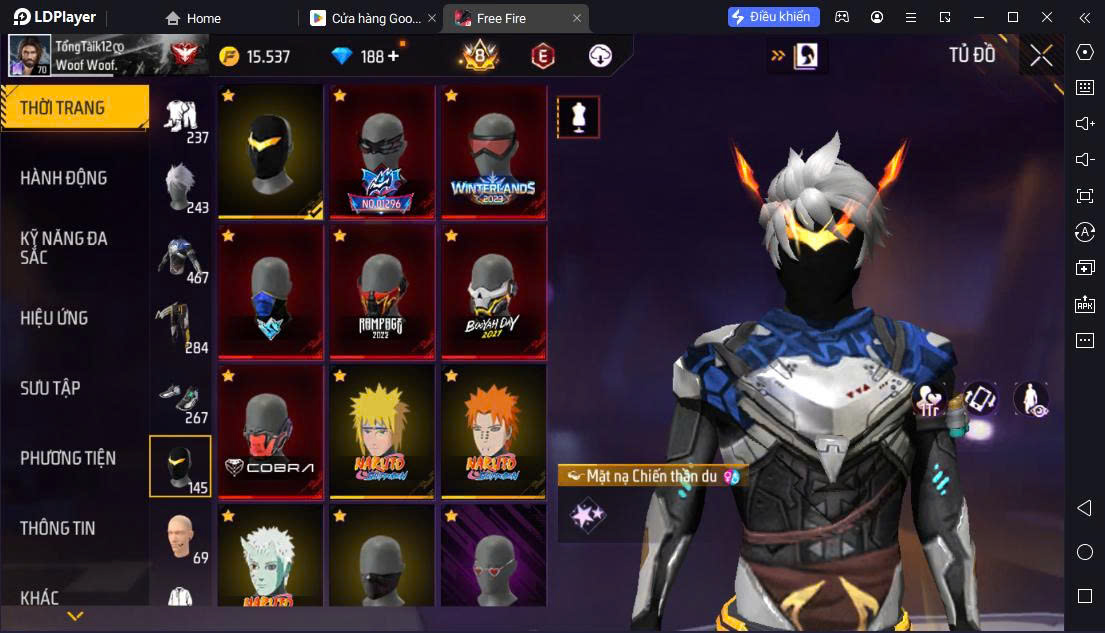Go to the THÔNG TIN tab

coord(58,528)
